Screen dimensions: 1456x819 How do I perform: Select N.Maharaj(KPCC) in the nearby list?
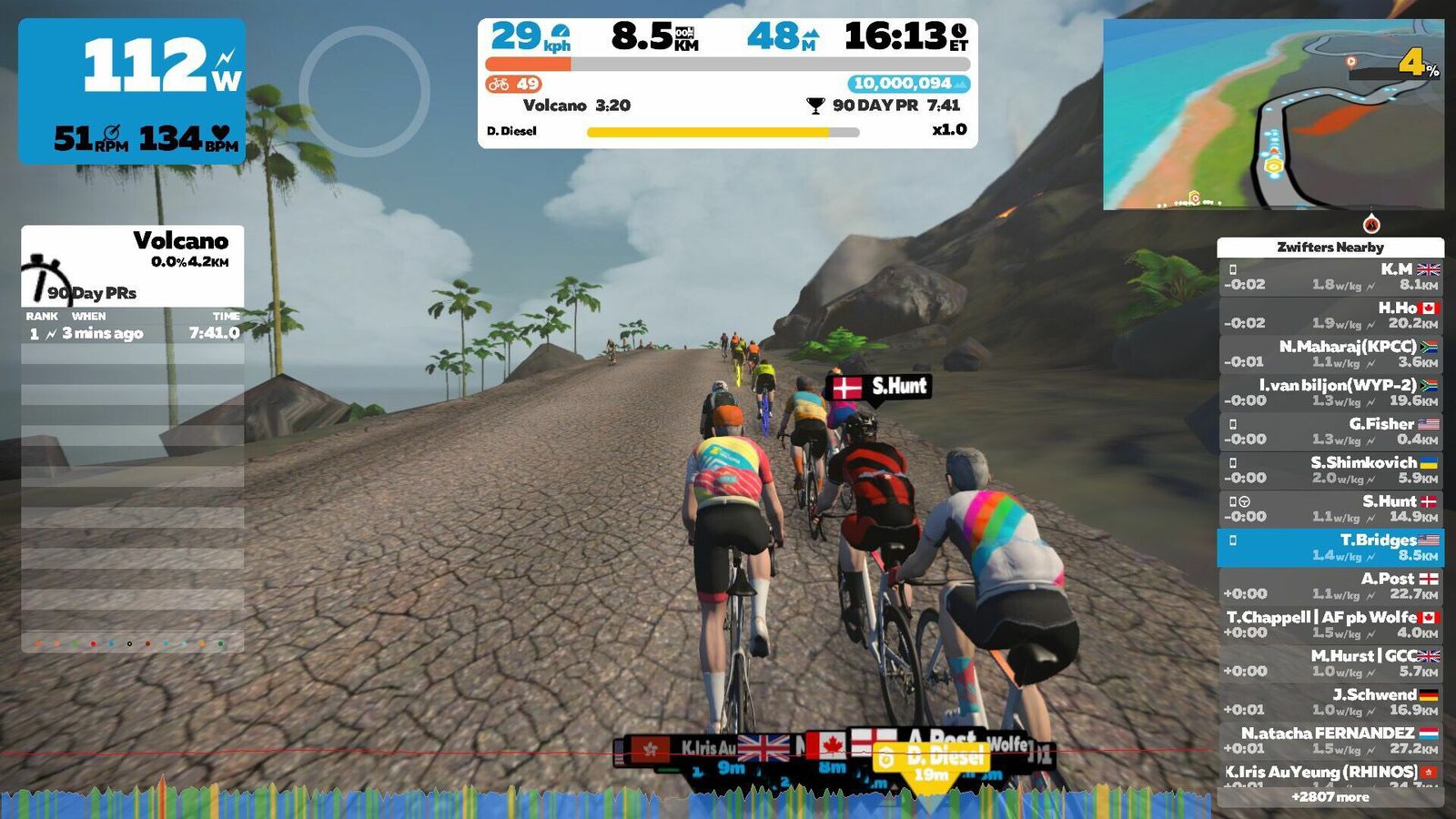pos(1330,354)
